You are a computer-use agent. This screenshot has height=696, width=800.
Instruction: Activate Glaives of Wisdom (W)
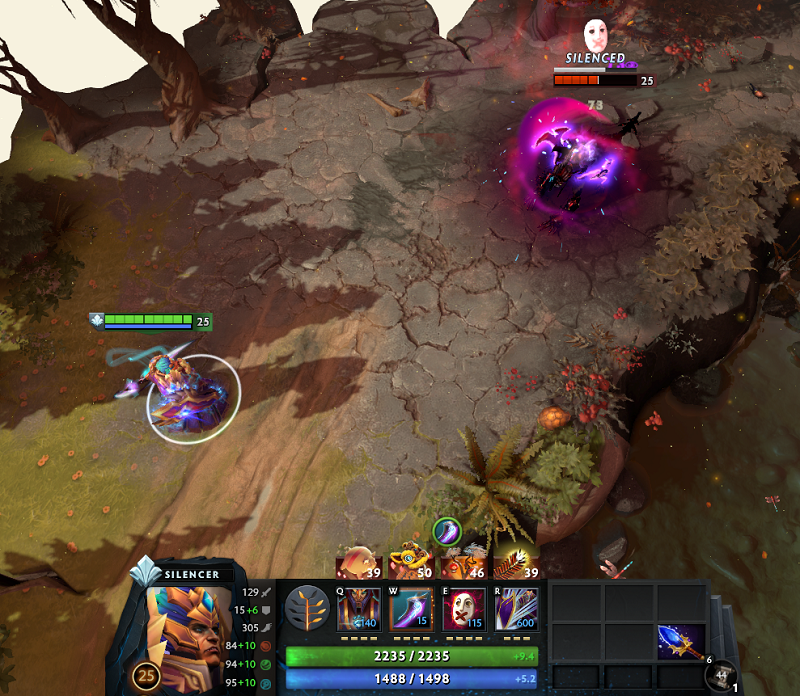(x=411, y=609)
